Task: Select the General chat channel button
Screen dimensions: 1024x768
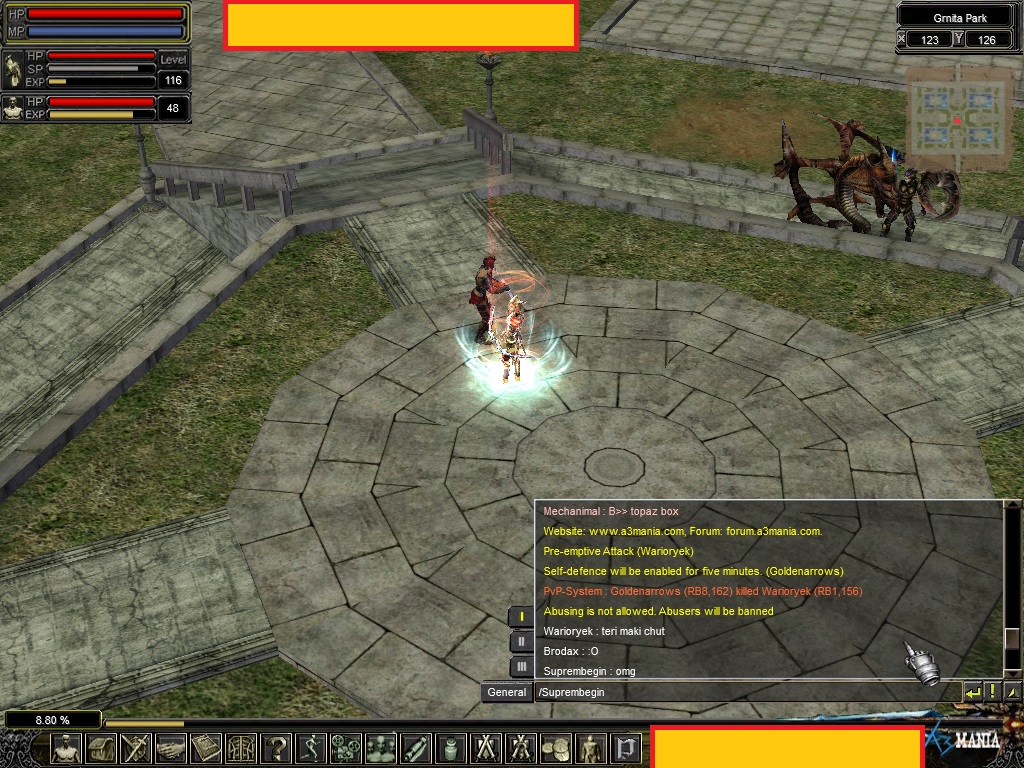Action: tap(506, 692)
